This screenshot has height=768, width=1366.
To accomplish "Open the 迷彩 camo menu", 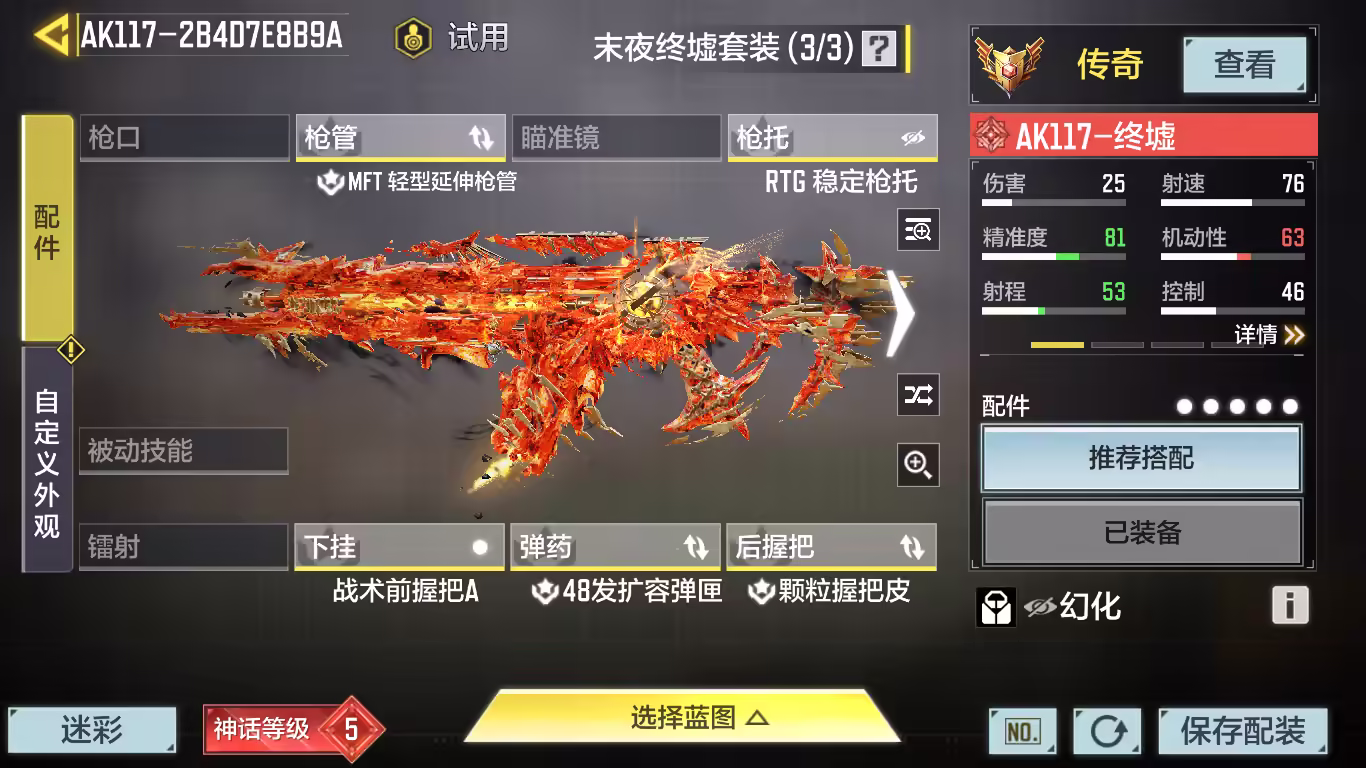I will pyautogui.click(x=92, y=730).
